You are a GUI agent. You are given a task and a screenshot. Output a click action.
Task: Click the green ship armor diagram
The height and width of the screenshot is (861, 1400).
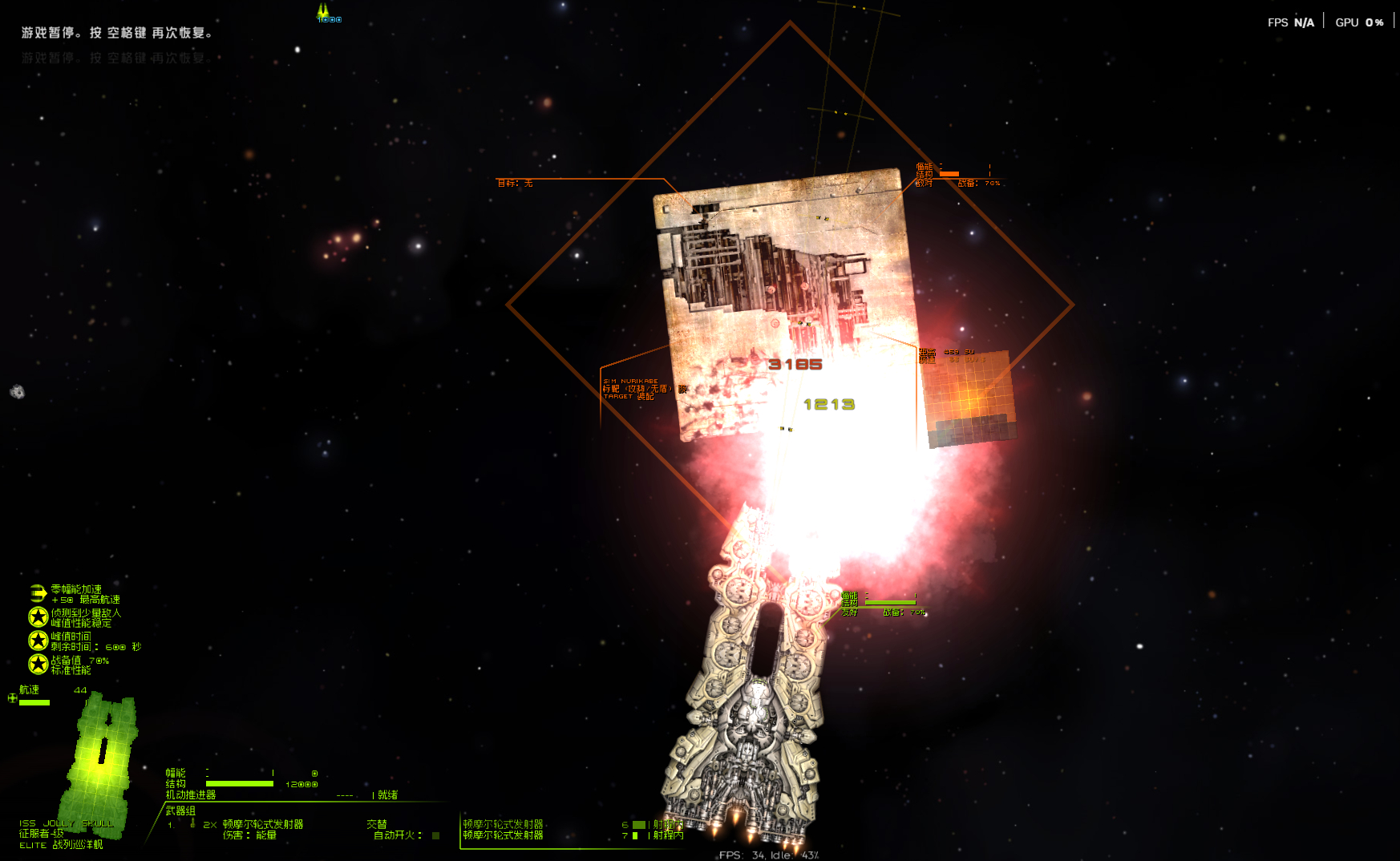point(101,754)
